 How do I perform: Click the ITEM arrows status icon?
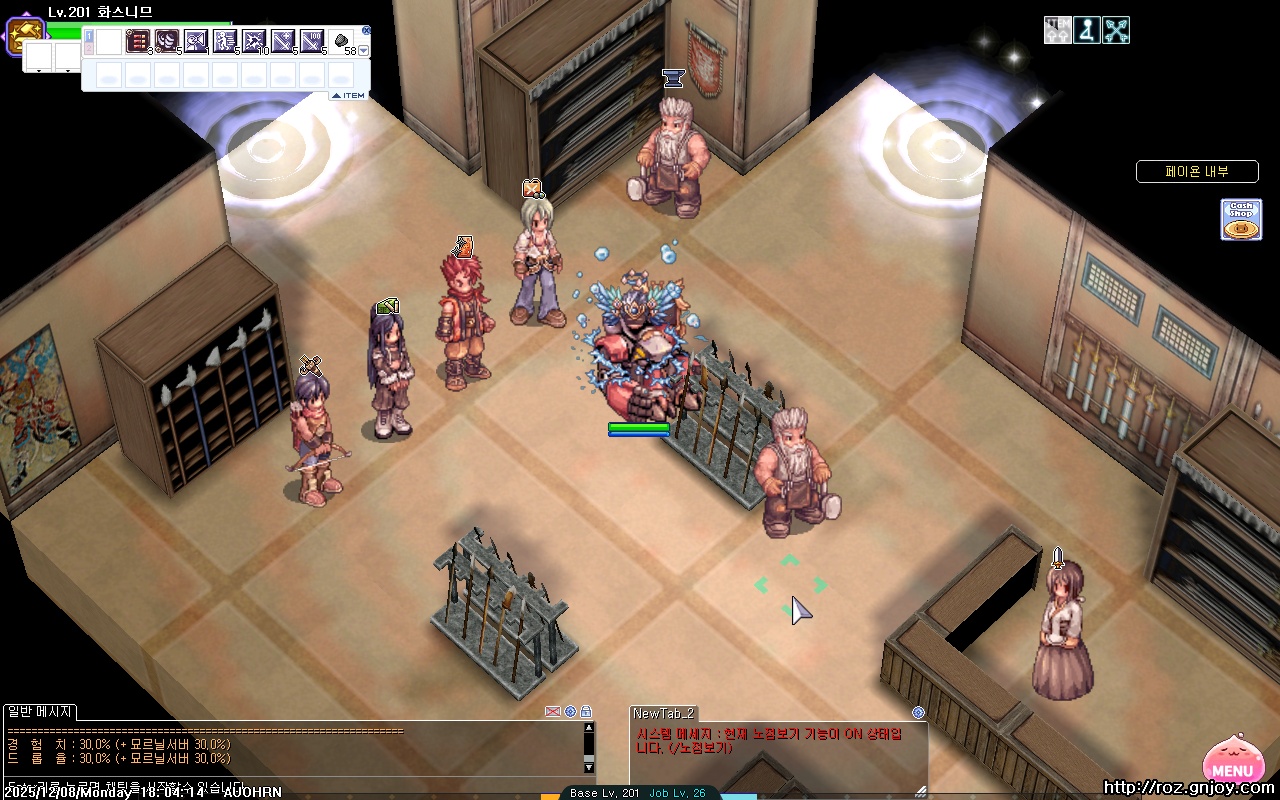(x=1057, y=30)
